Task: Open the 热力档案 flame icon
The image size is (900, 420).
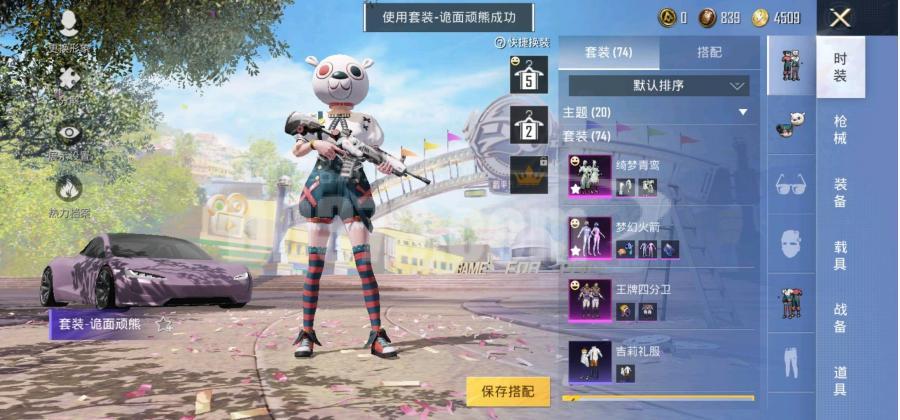Action: pos(69,190)
